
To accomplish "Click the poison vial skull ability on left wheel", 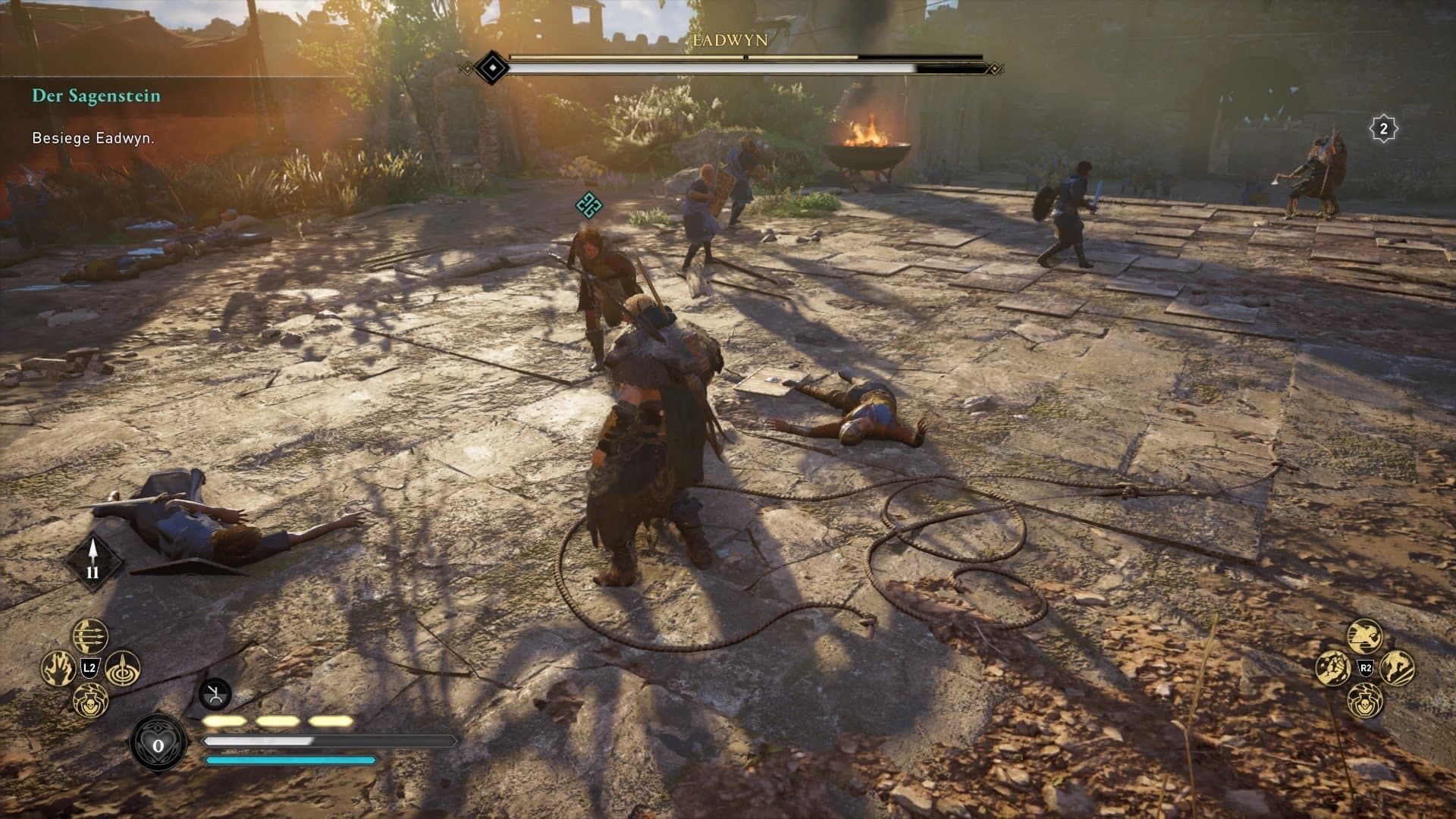I will tap(91, 699).
